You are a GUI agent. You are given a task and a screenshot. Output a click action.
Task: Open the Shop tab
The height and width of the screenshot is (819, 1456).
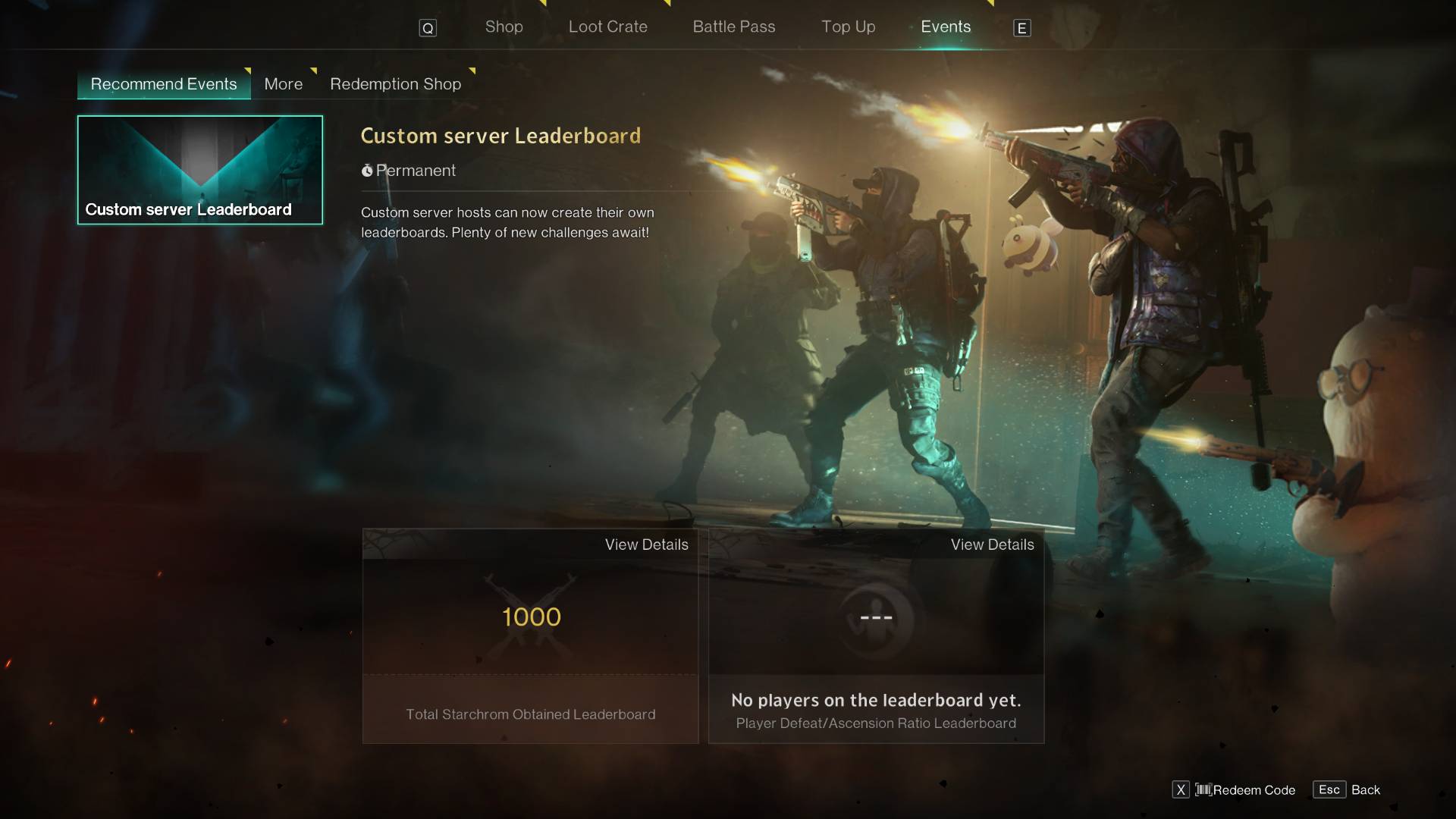click(x=504, y=27)
